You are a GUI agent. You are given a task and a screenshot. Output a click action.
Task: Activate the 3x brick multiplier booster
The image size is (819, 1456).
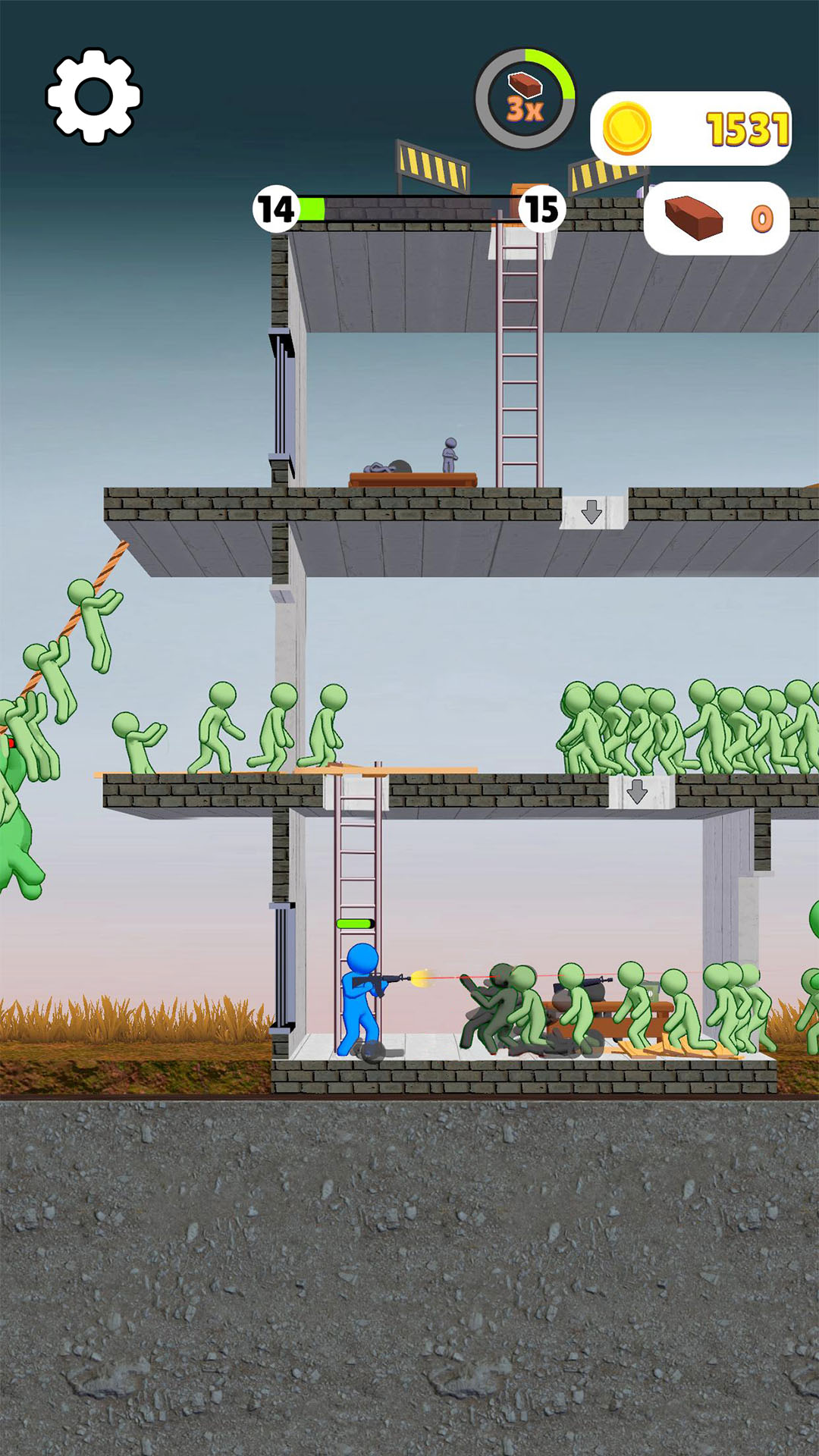pos(525,99)
